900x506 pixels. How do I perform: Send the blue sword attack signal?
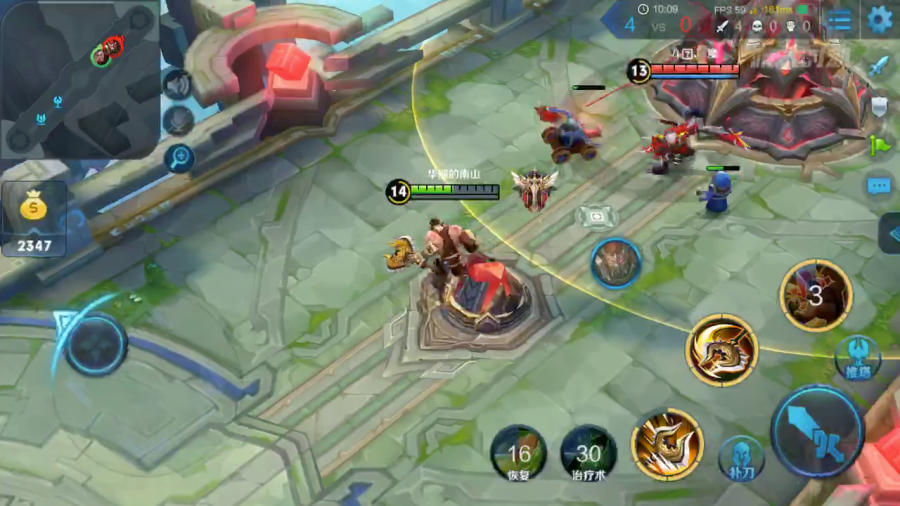[879, 66]
